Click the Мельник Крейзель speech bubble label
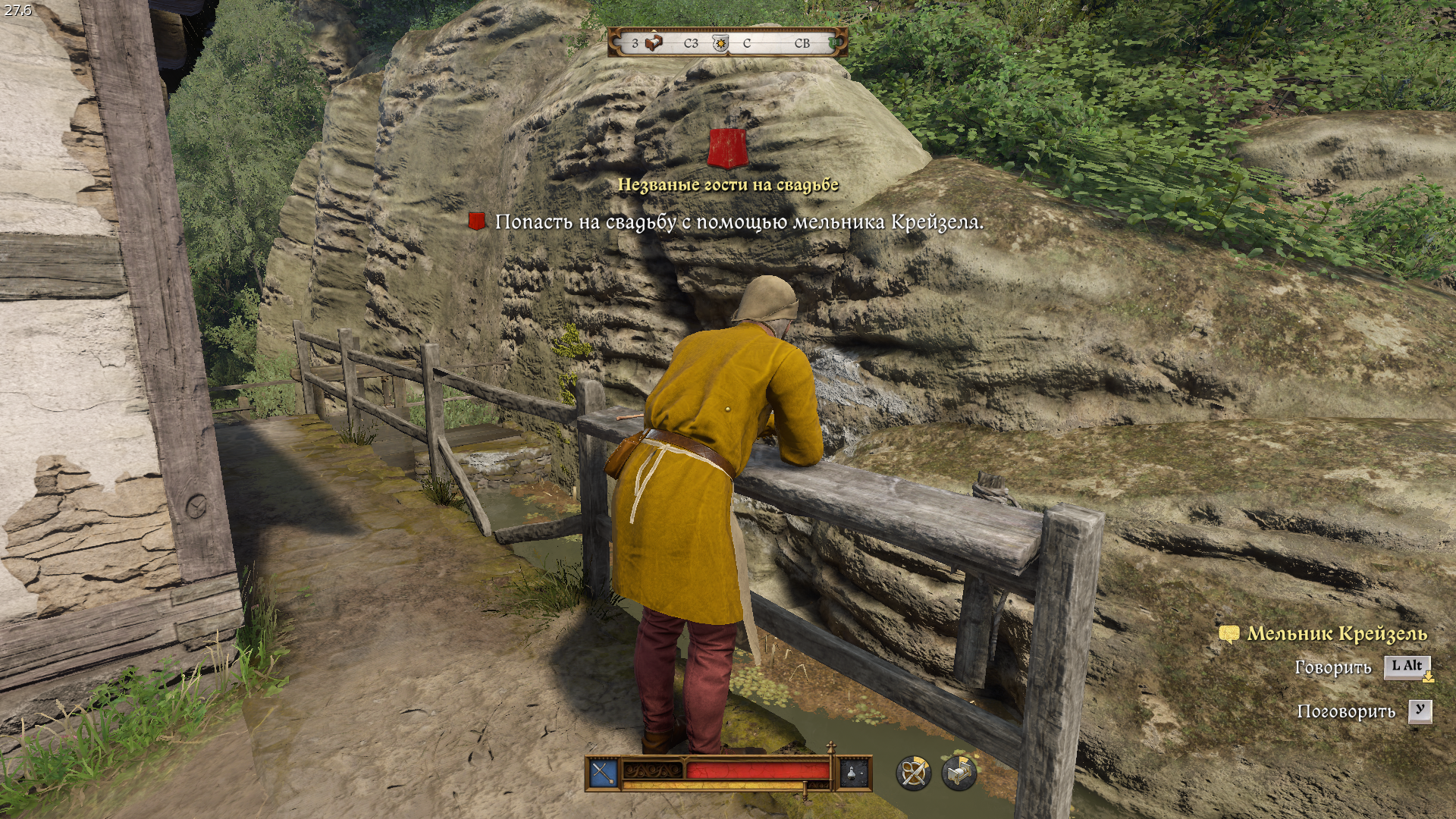 (x=1337, y=634)
